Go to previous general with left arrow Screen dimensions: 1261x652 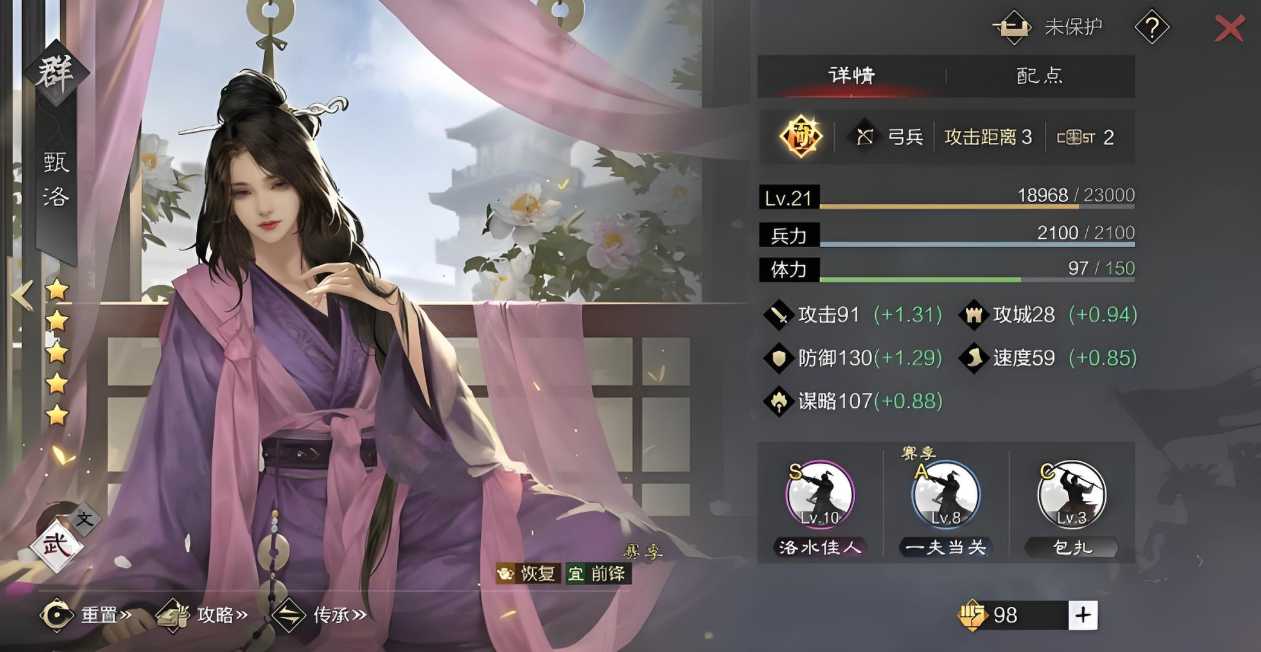22,294
